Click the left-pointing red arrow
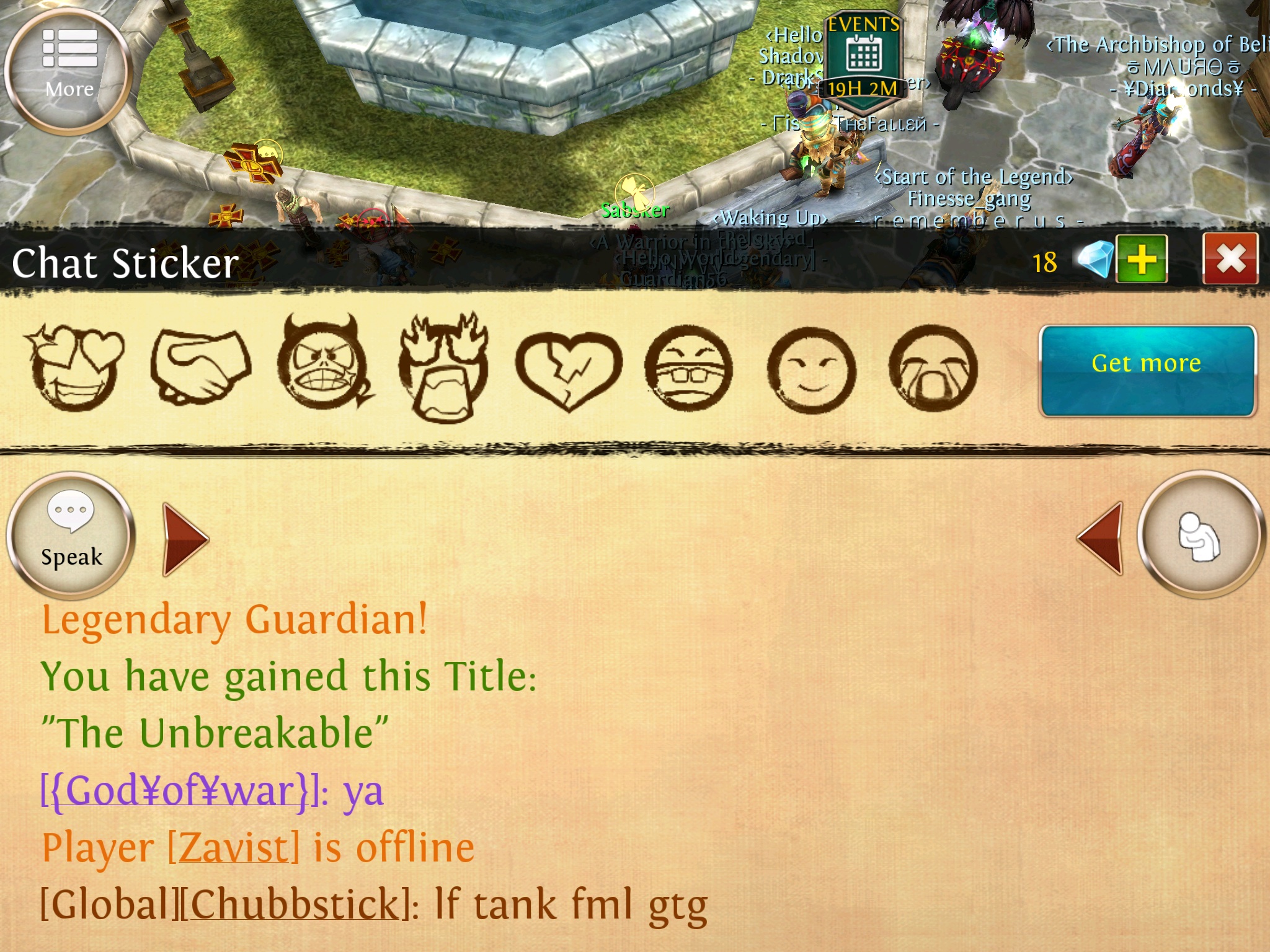Screen dimensions: 1270x952 1100,538
